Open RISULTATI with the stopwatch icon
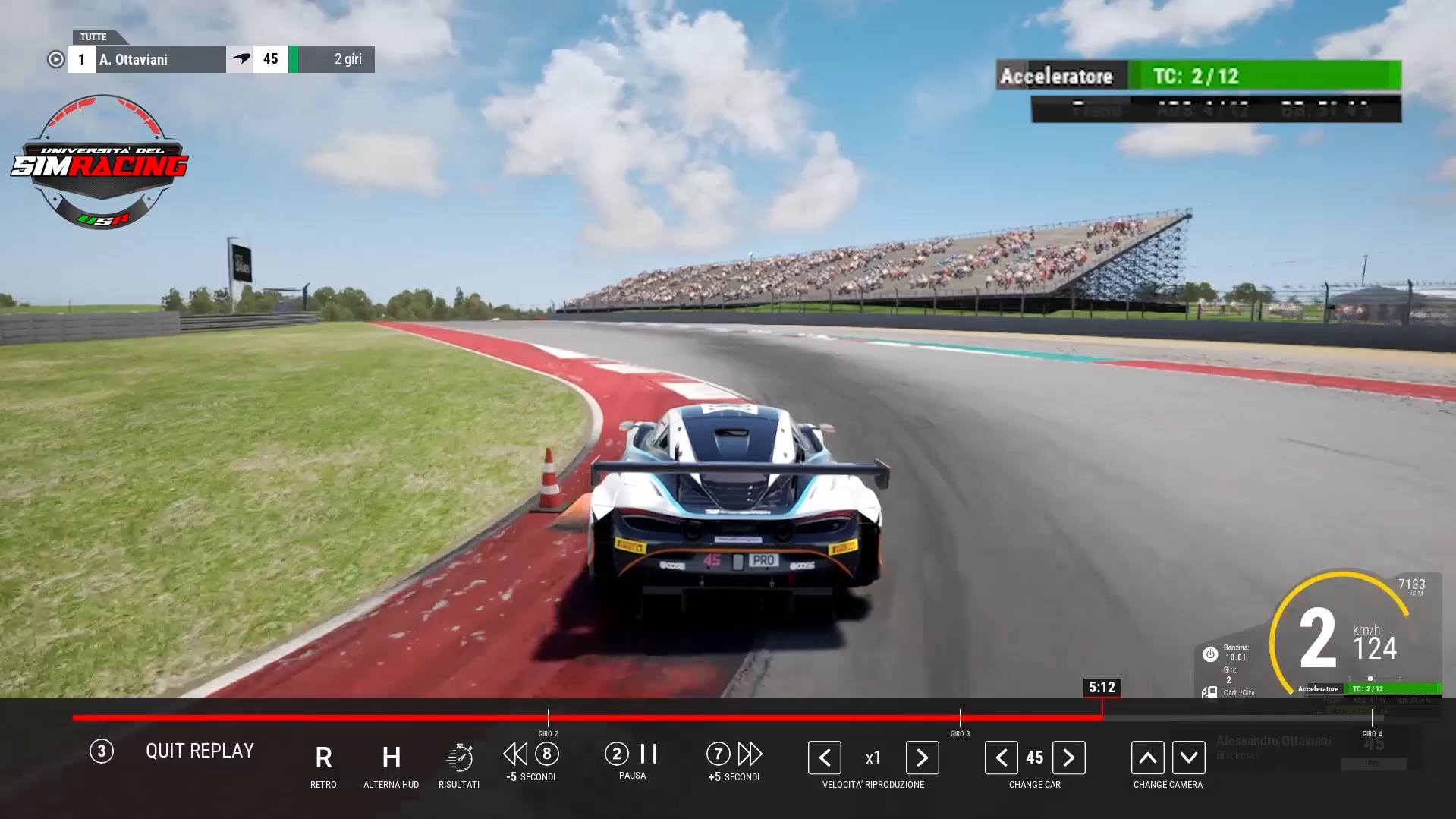This screenshot has width=1456, height=819. pos(458,755)
